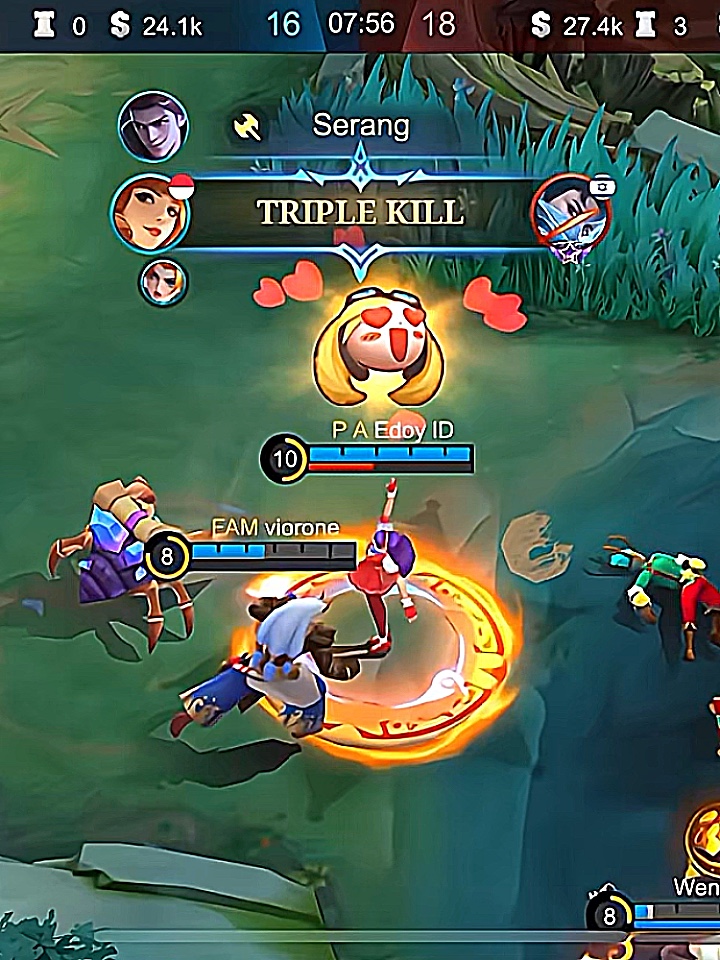The height and width of the screenshot is (960, 720).
Task: Tap the Serang quick chat message
Action: 361,126
